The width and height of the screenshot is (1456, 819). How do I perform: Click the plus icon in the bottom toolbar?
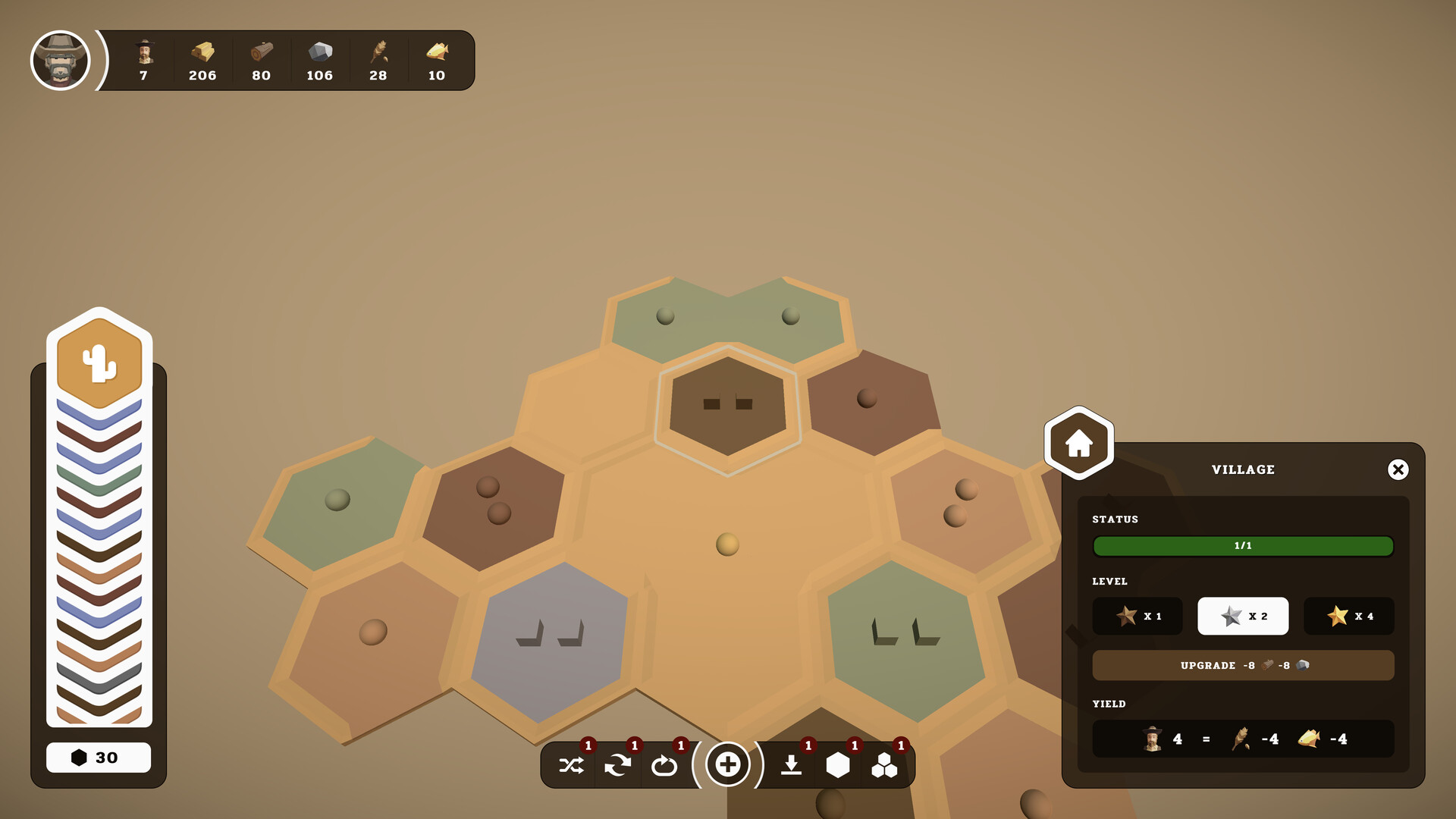pyautogui.click(x=728, y=765)
